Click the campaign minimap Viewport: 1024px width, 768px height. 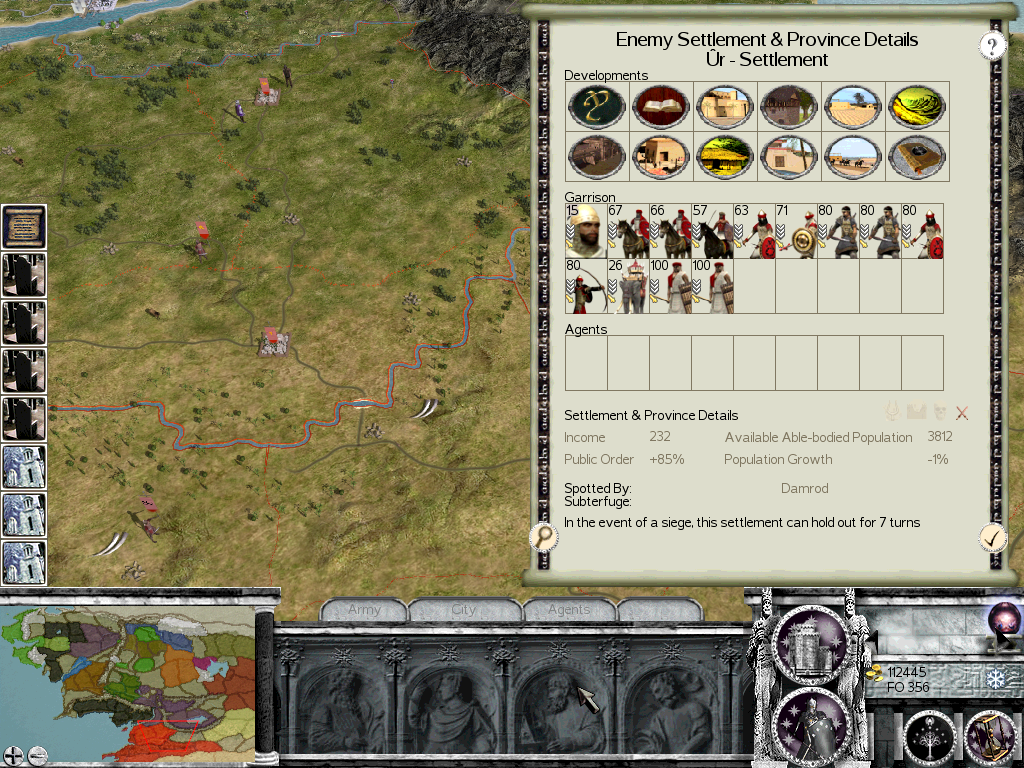pyautogui.click(x=127, y=677)
